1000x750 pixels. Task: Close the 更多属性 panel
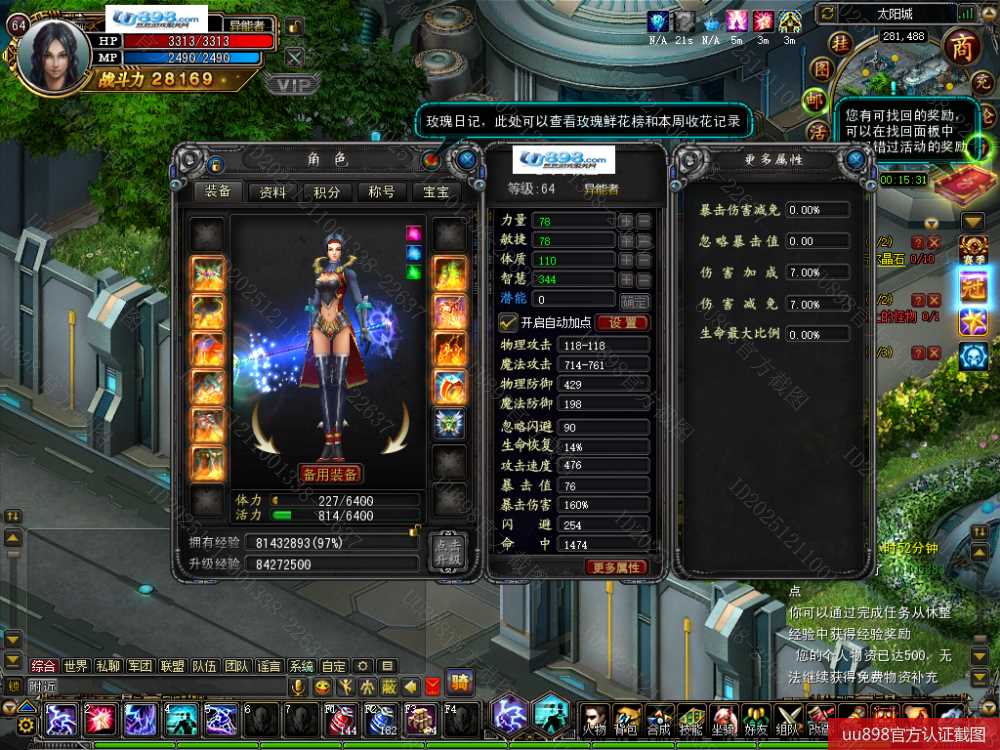[855, 160]
